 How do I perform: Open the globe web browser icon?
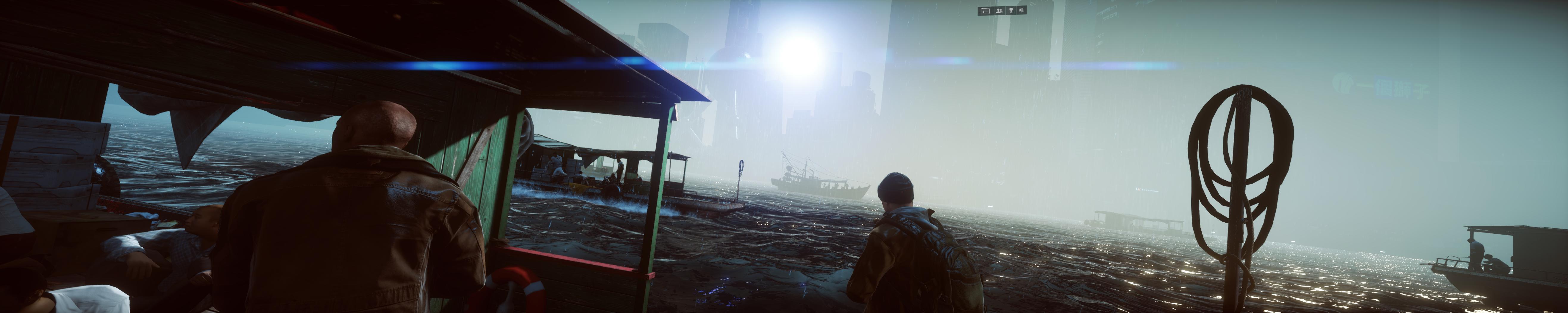[1022, 10]
